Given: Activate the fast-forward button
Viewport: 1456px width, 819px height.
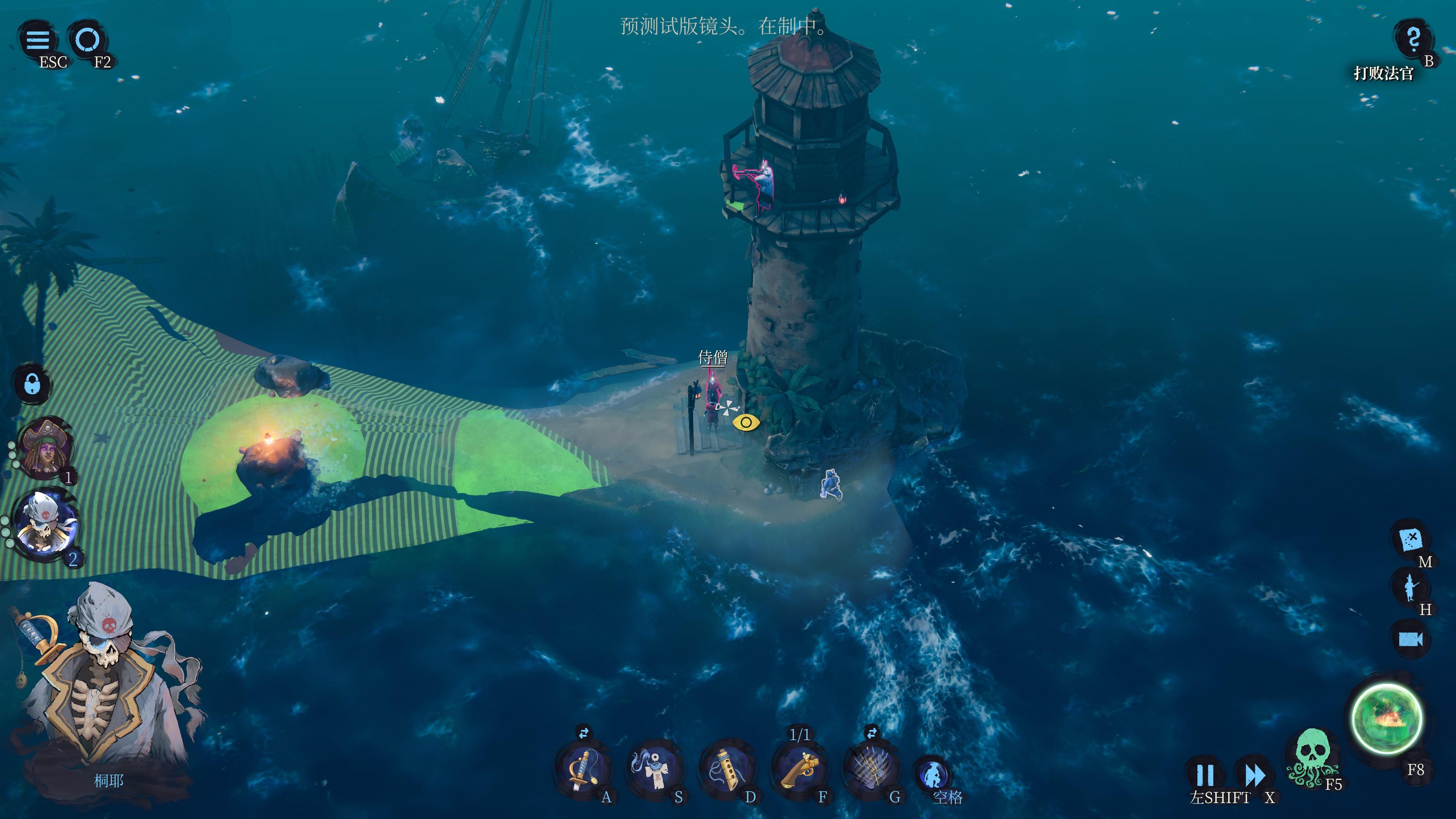Looking at the screenshot, I should pos(1255,775).
